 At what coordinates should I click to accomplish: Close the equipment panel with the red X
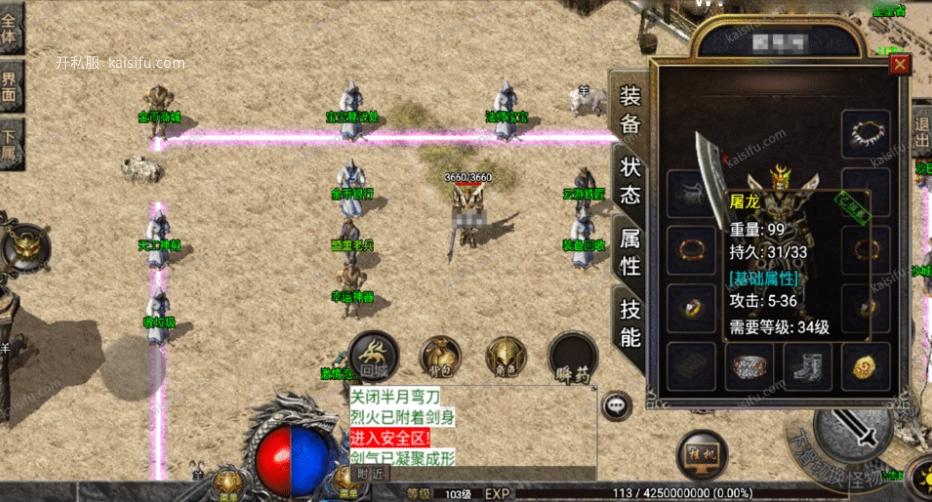click(900, 65)
